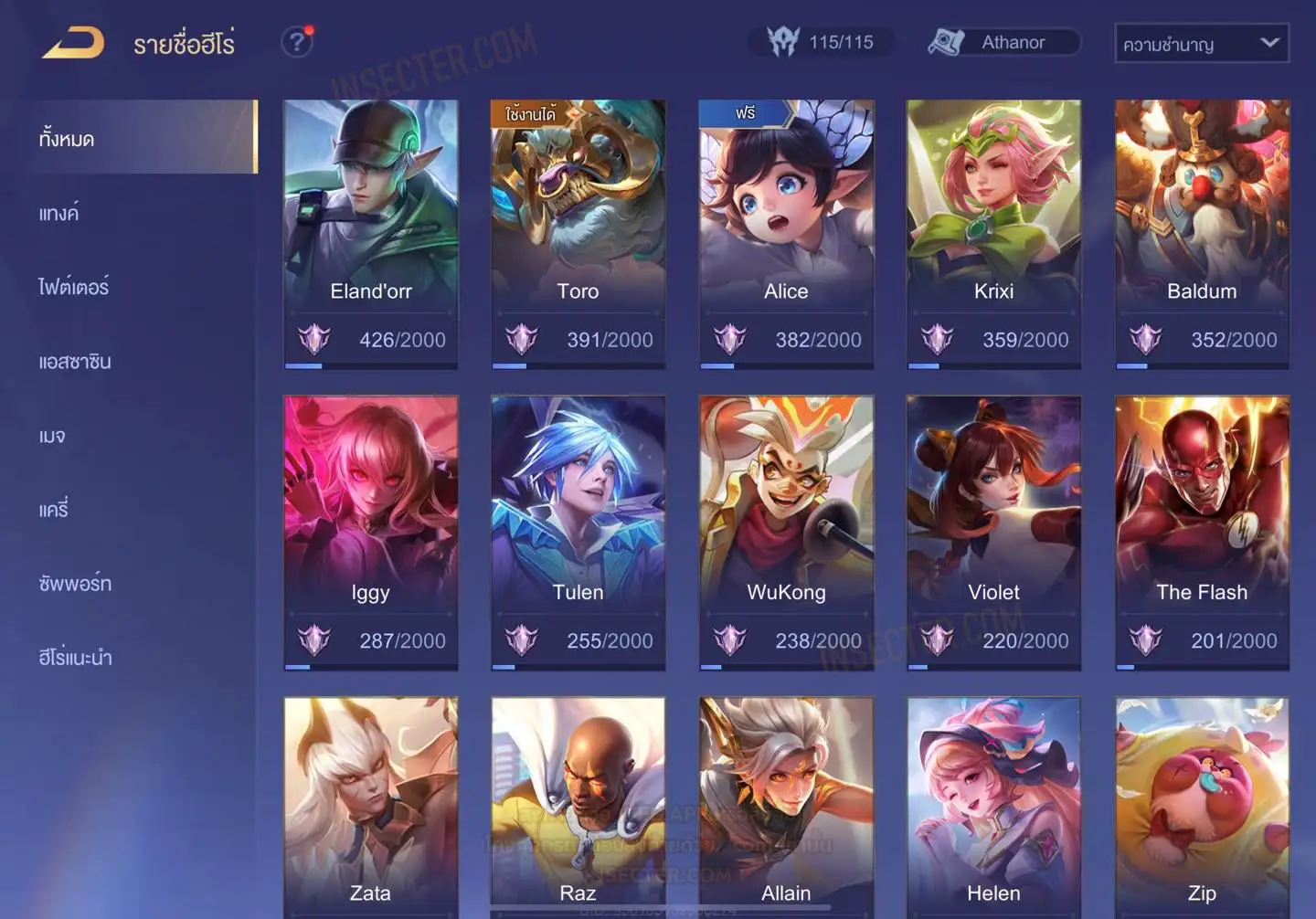Choose the แครี่ category
Screen dimensions: 1316x919
pos(54,509)
